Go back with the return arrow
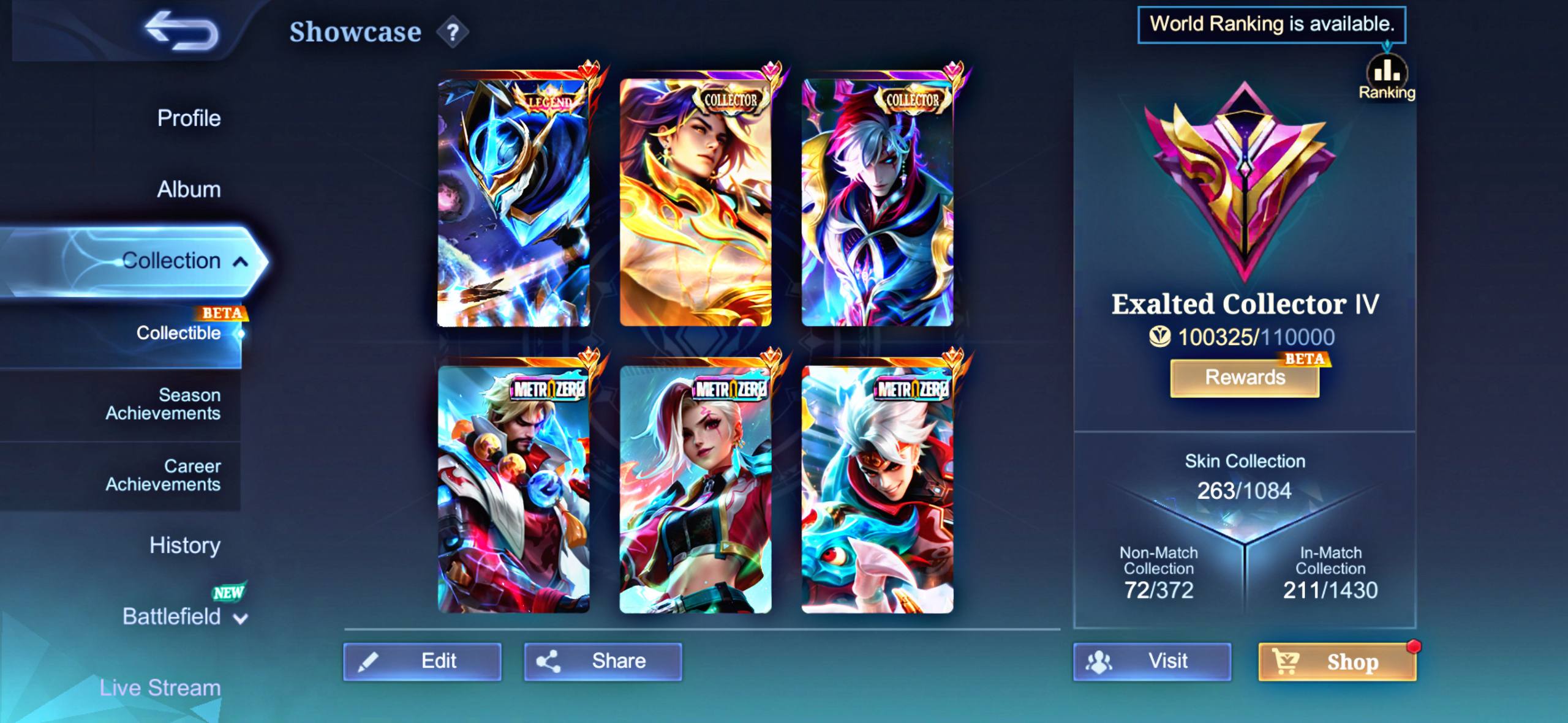 pos(181,31)
